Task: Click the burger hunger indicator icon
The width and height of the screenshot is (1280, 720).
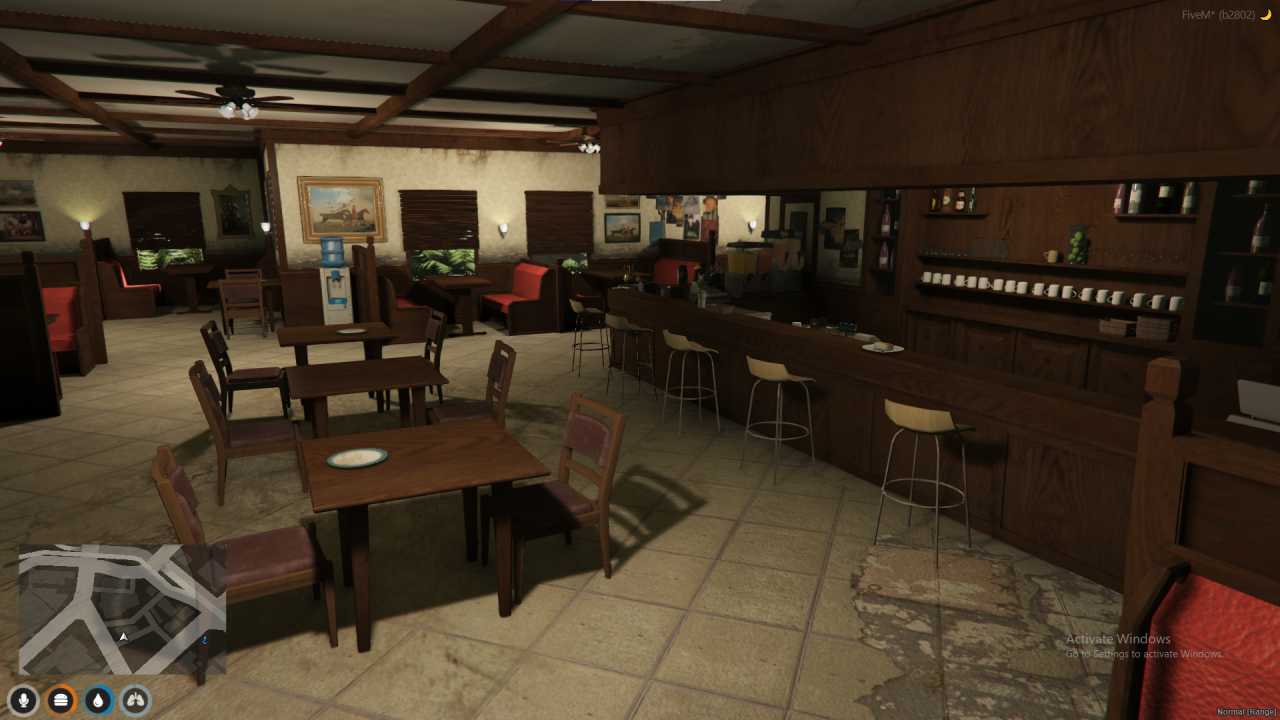Action: [x=60, y=700]
